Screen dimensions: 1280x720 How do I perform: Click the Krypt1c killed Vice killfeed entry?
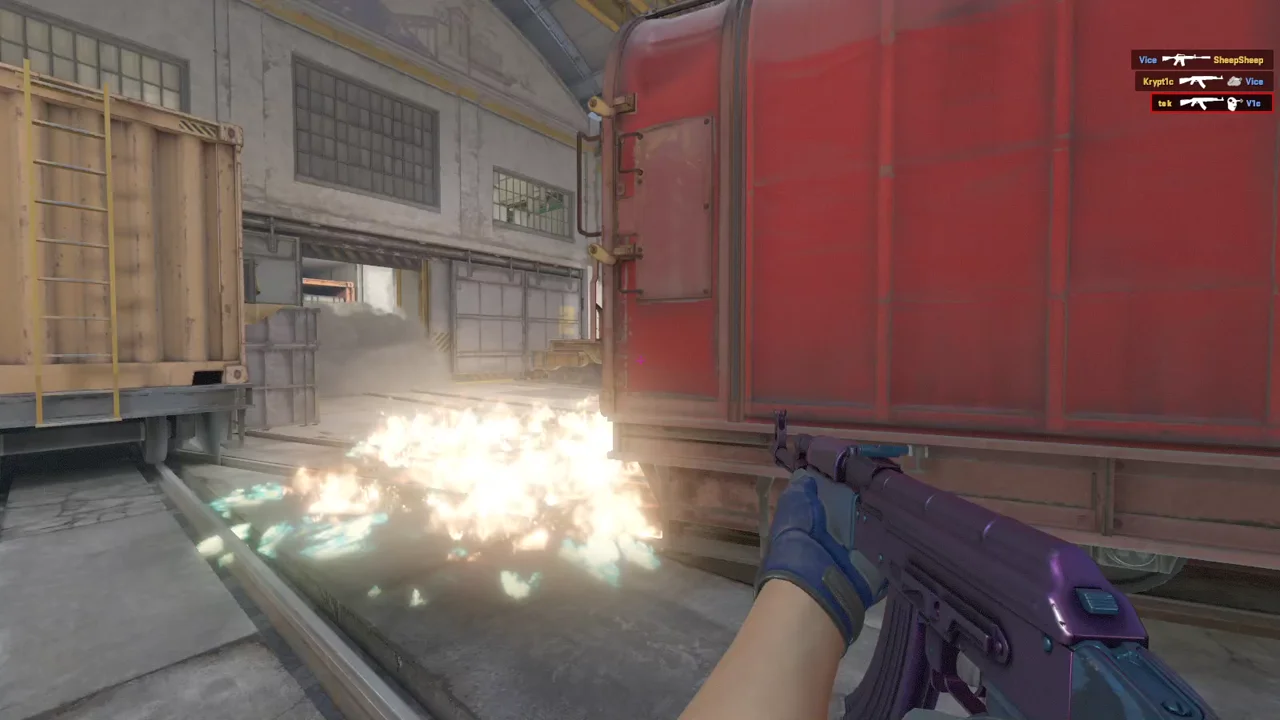tap(1203, 81)
